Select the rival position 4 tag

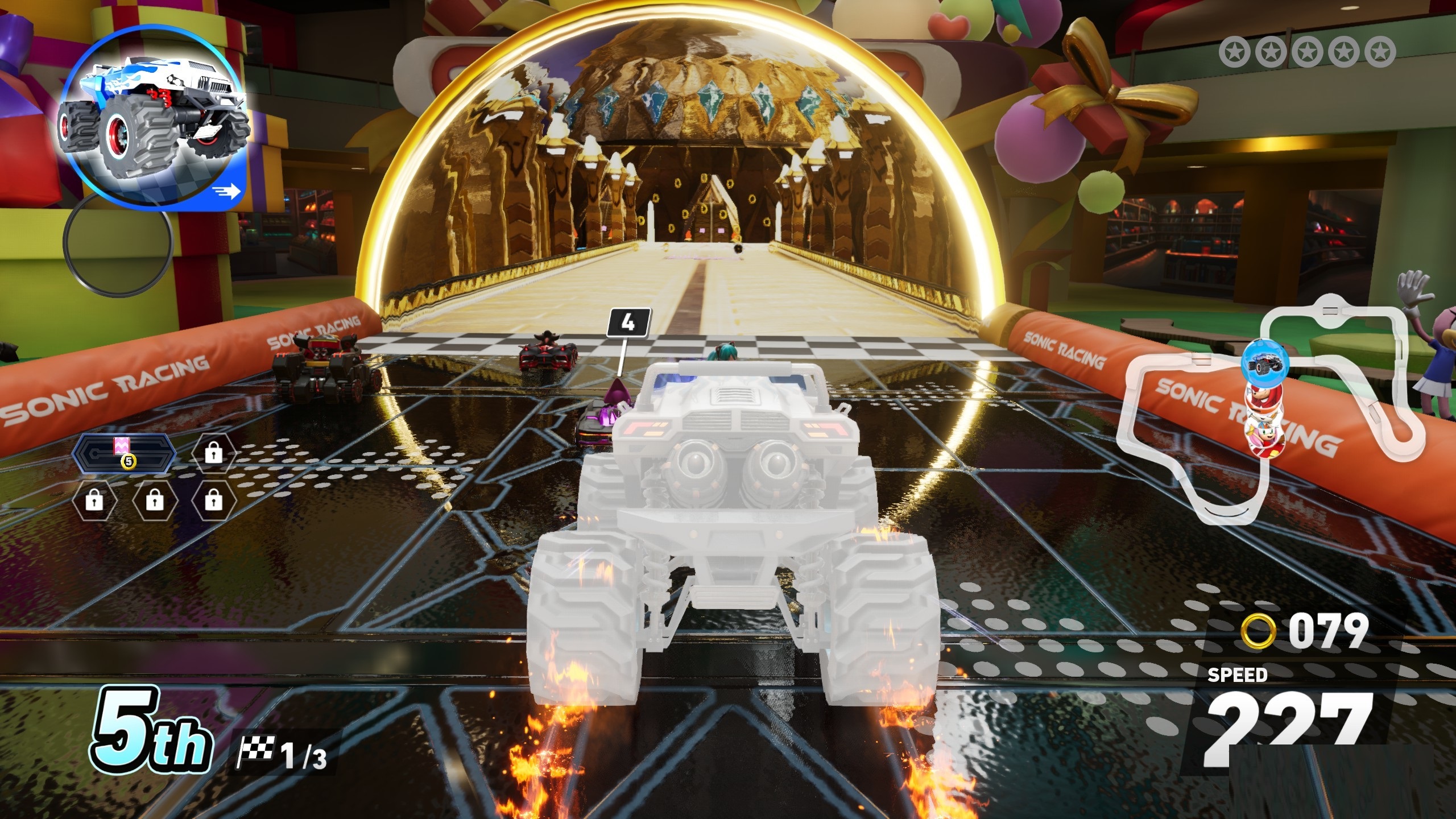628,323
